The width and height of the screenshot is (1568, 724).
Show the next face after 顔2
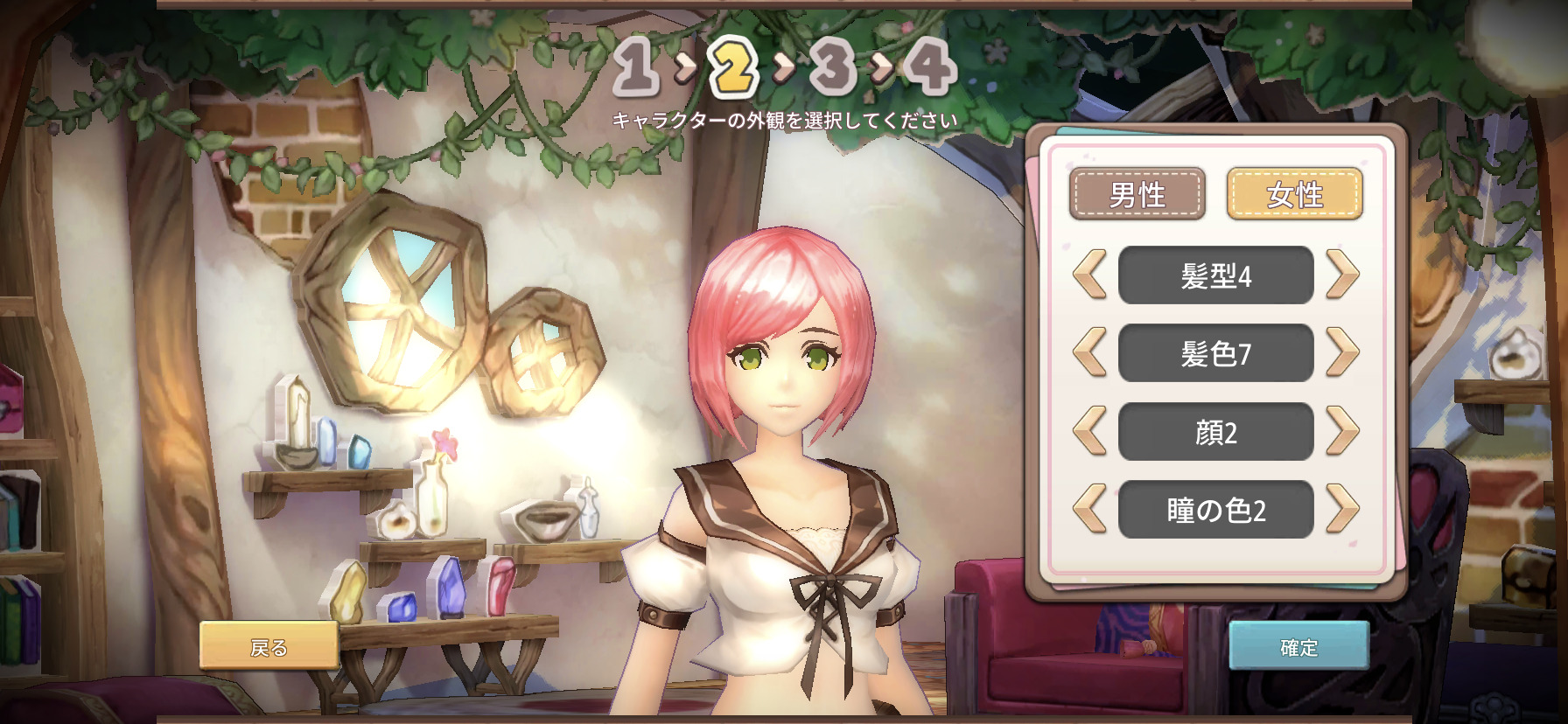(1341, 431)
